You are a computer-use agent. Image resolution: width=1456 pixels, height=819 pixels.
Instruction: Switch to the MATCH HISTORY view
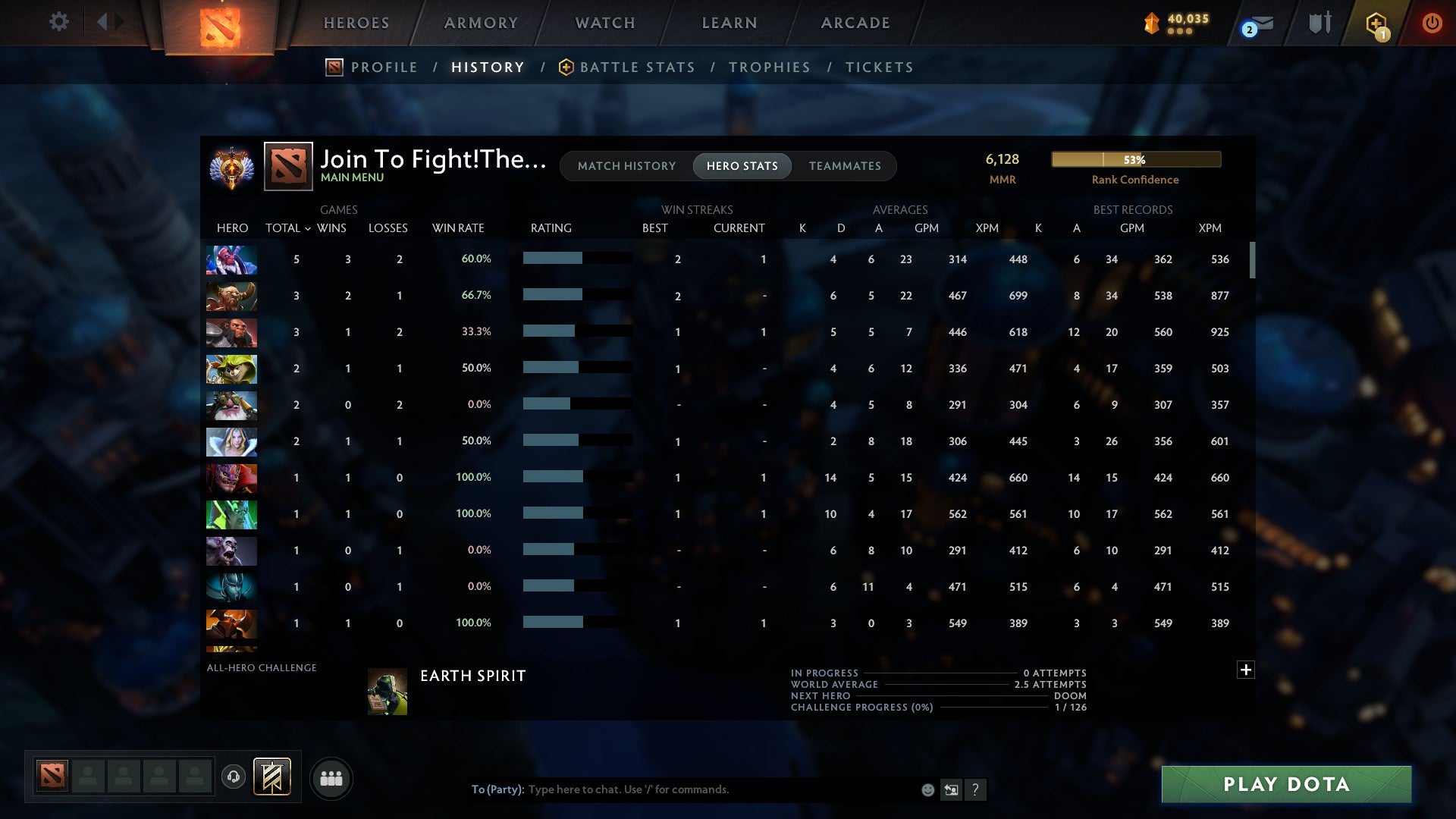pos(626,165)
